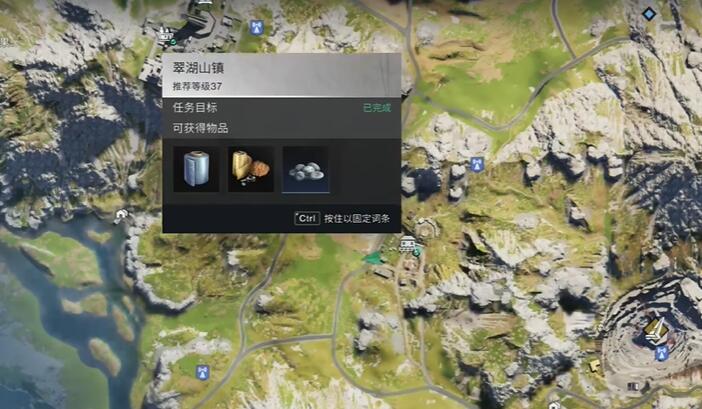Open the town marker below the tooltip
Viewport: 702px width, 409px height.
(x=408, y=244)
